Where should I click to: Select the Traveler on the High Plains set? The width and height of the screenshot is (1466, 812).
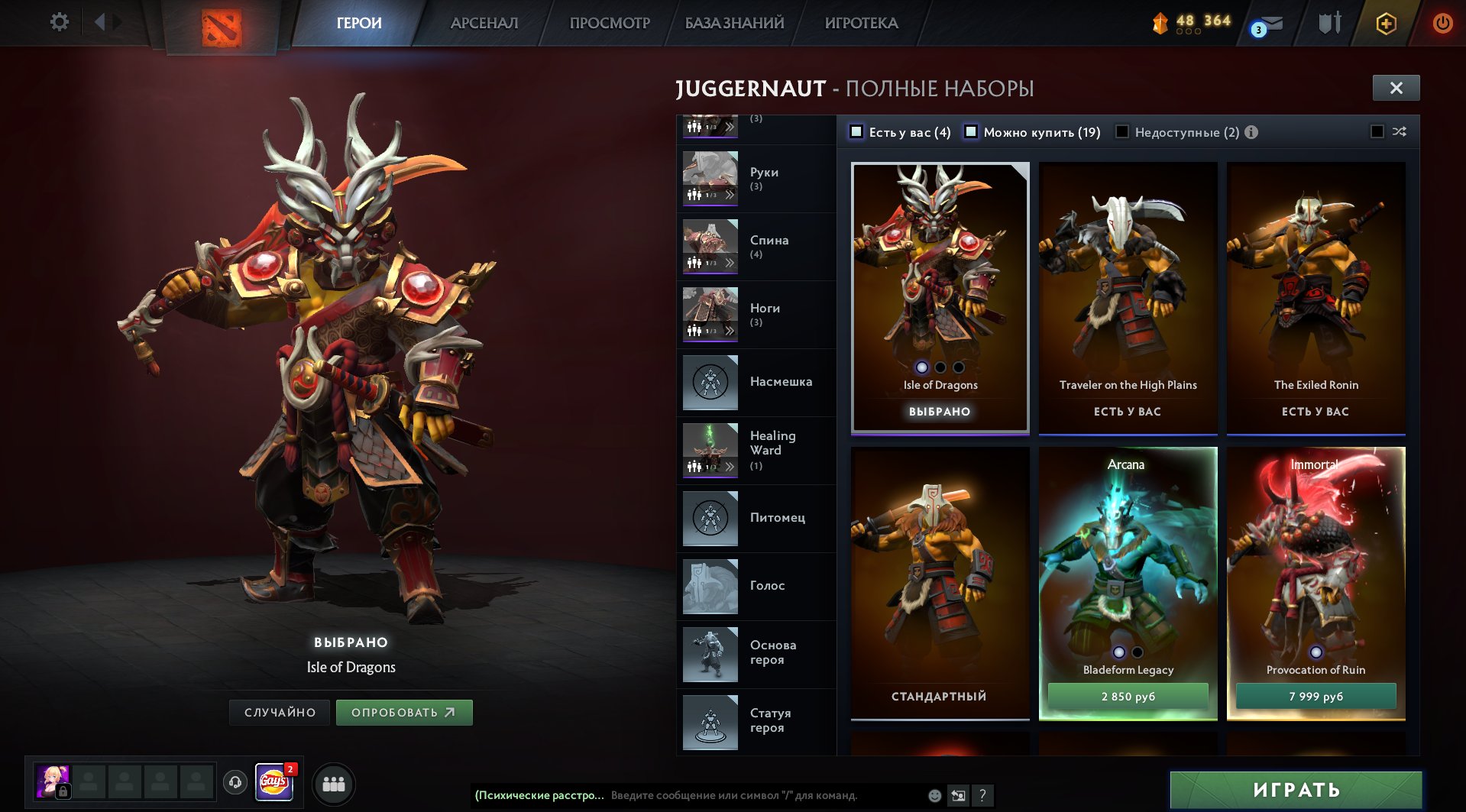pyautogui.click(x=1128, y=298)
